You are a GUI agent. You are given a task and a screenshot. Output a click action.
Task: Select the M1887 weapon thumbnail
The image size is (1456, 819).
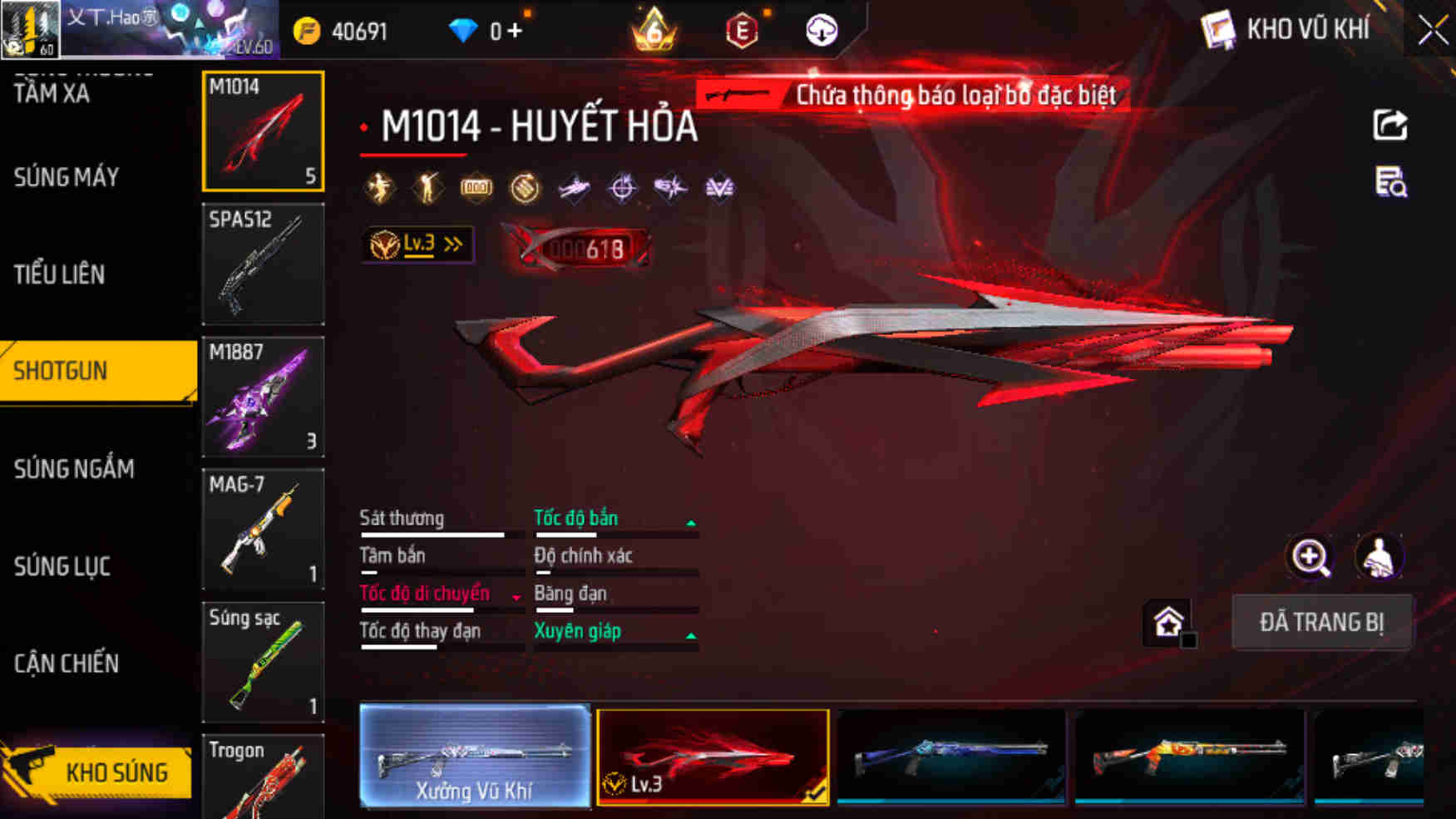pos(263,397)
